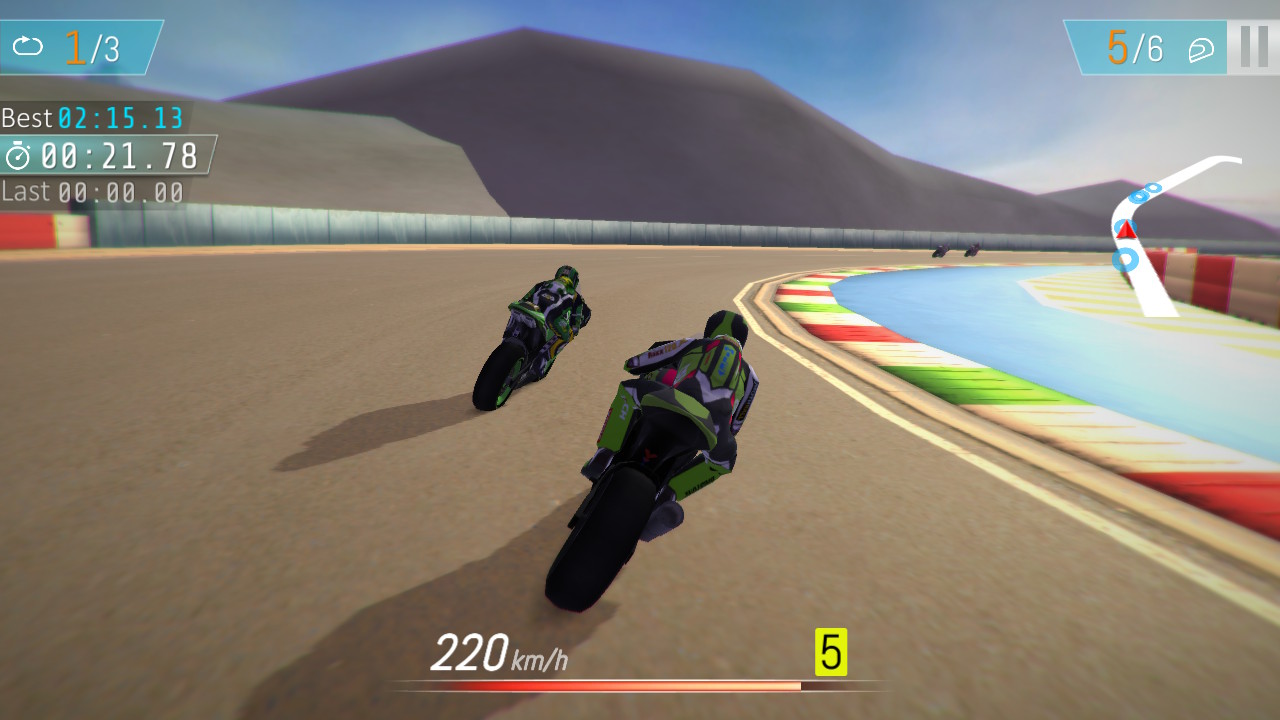Click the lower blue rider dot on minimap

tap(1125, 259)
